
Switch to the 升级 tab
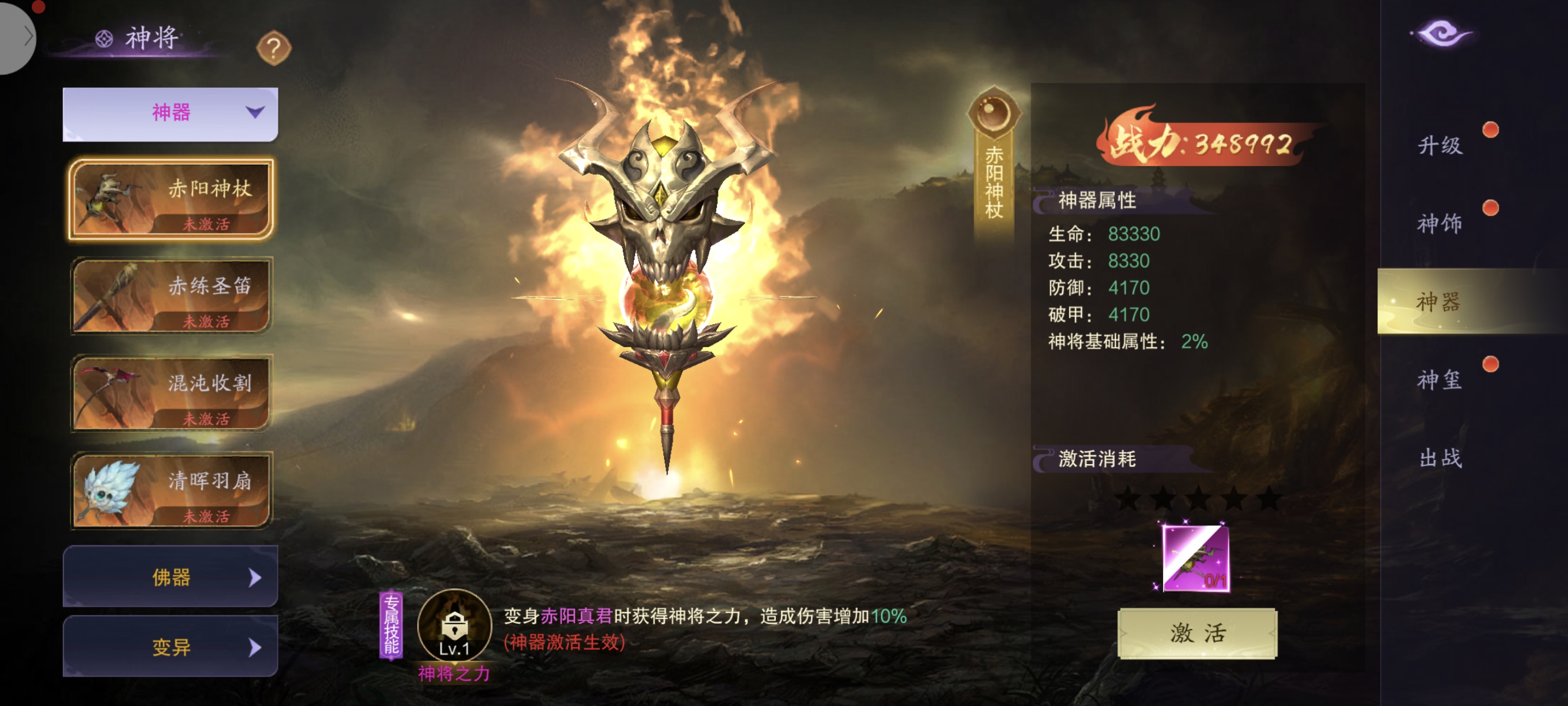pos(1440,145)
